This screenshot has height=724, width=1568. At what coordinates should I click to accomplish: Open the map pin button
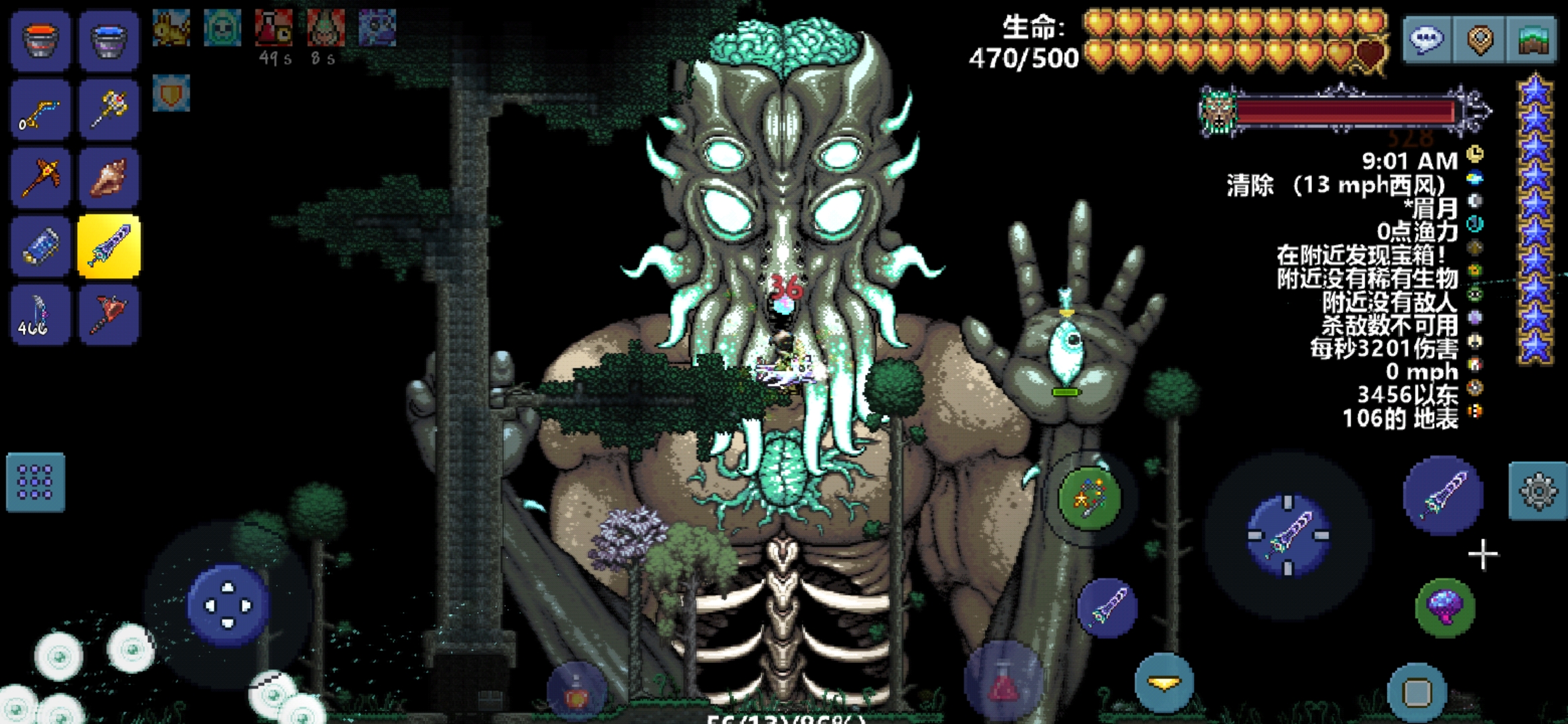(1480, 40)
